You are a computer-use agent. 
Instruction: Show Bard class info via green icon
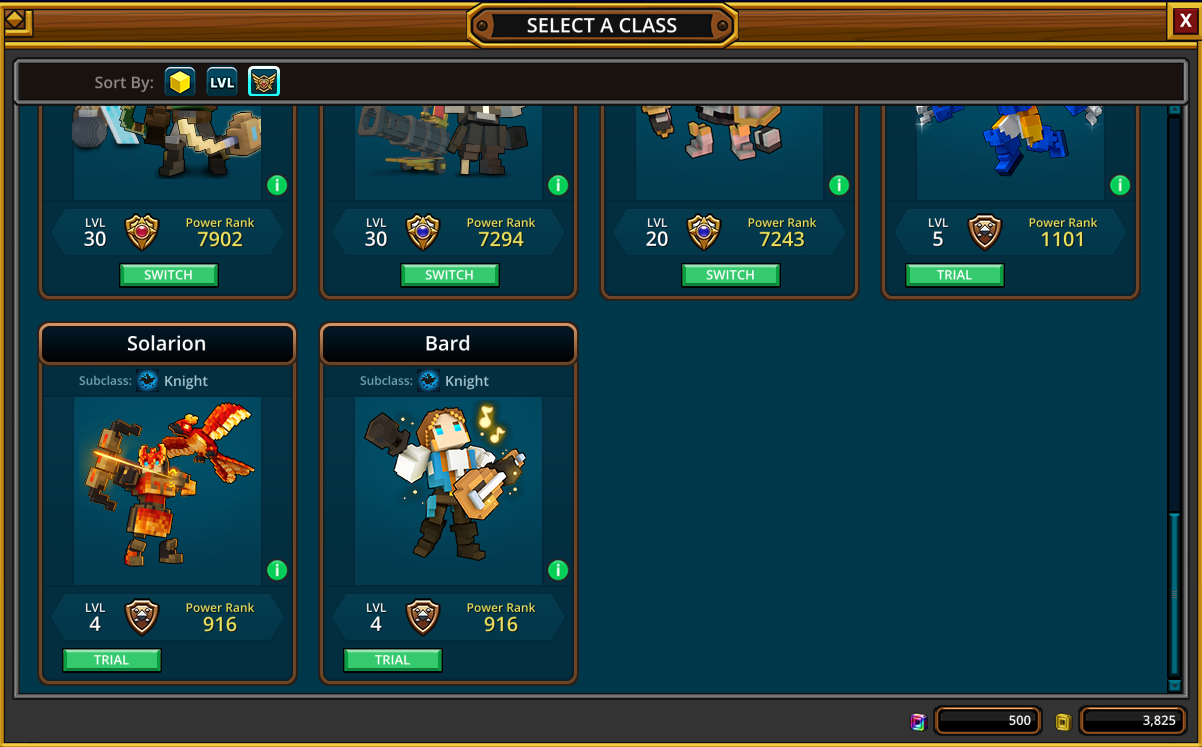point(558,570)
